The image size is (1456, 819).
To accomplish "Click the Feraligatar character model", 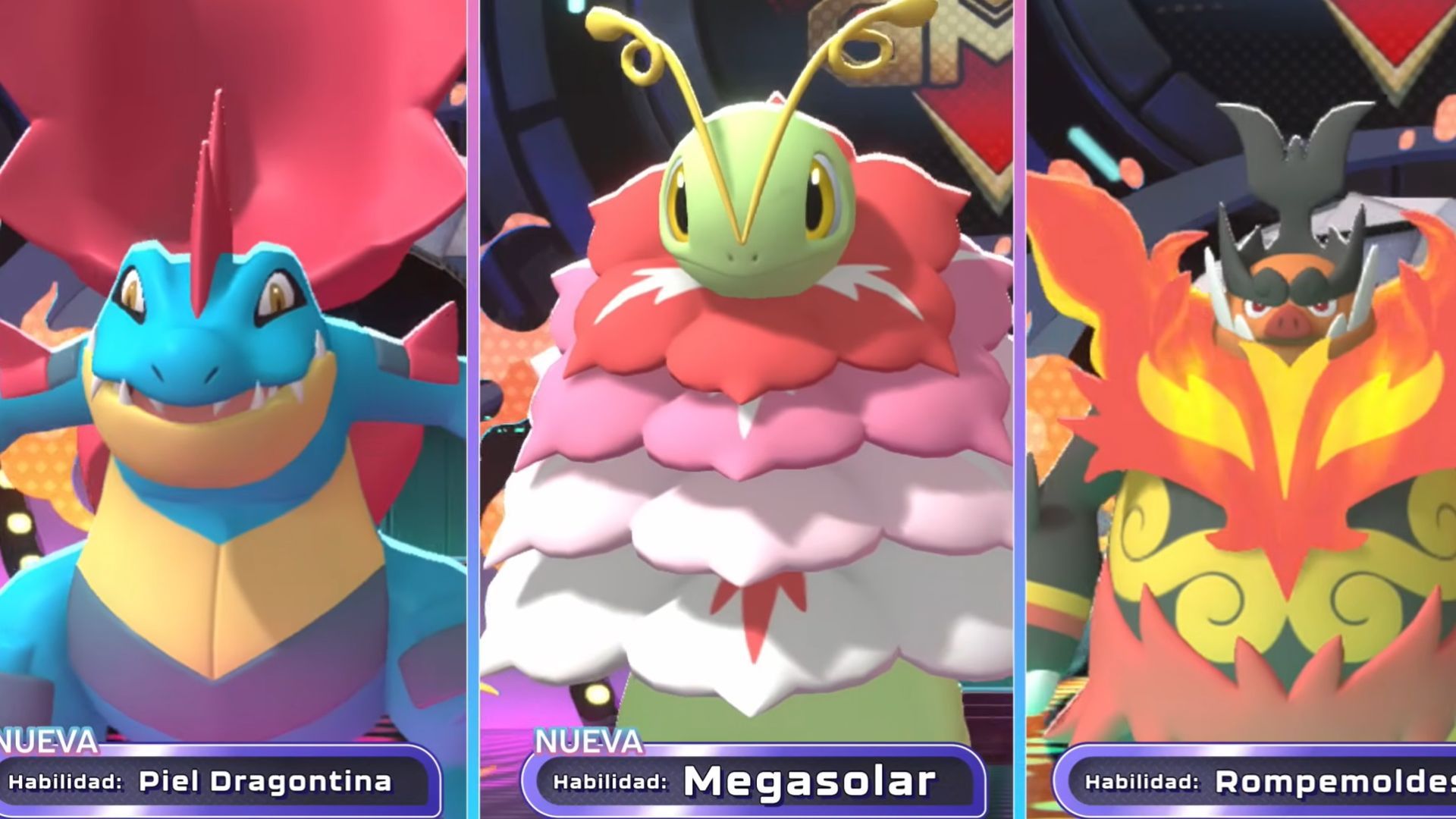I will pos(227,417).
